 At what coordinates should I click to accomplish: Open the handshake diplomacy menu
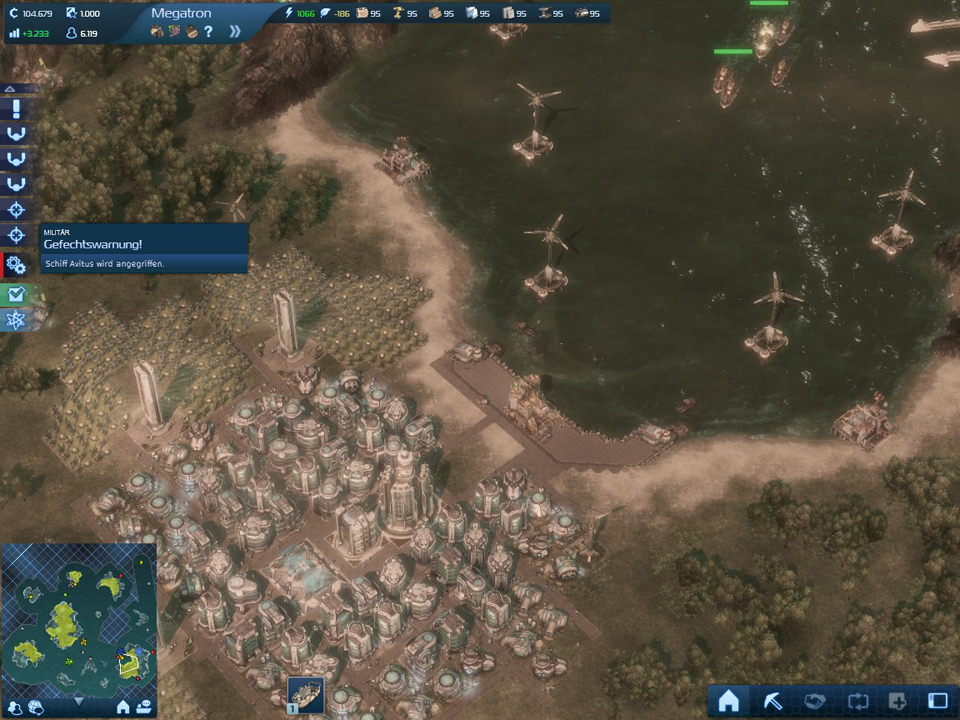tap(813, 701)
